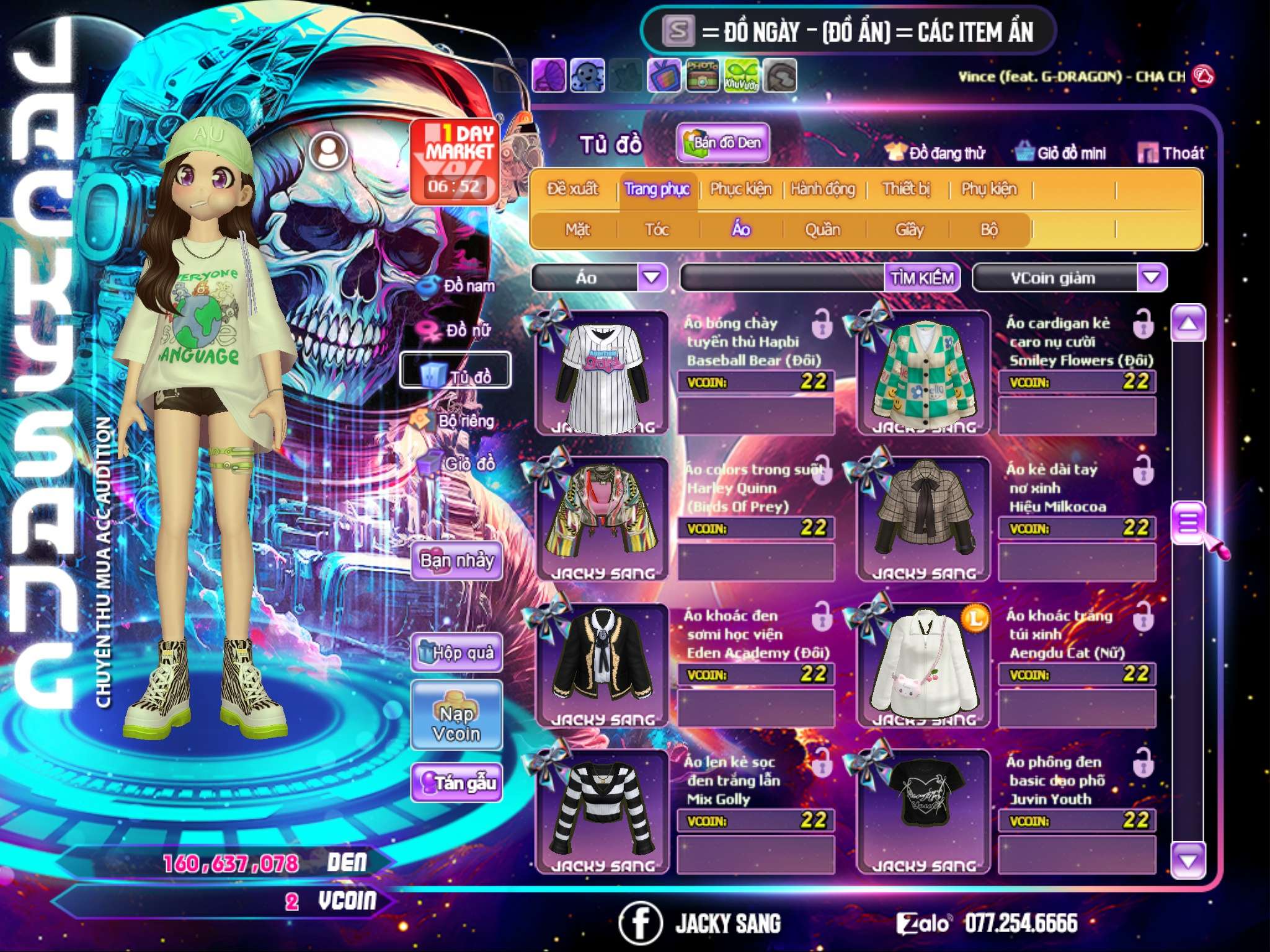Open the 1 Day Market banner
This screenshot has height=952, width=1270.
pos(456,161)
